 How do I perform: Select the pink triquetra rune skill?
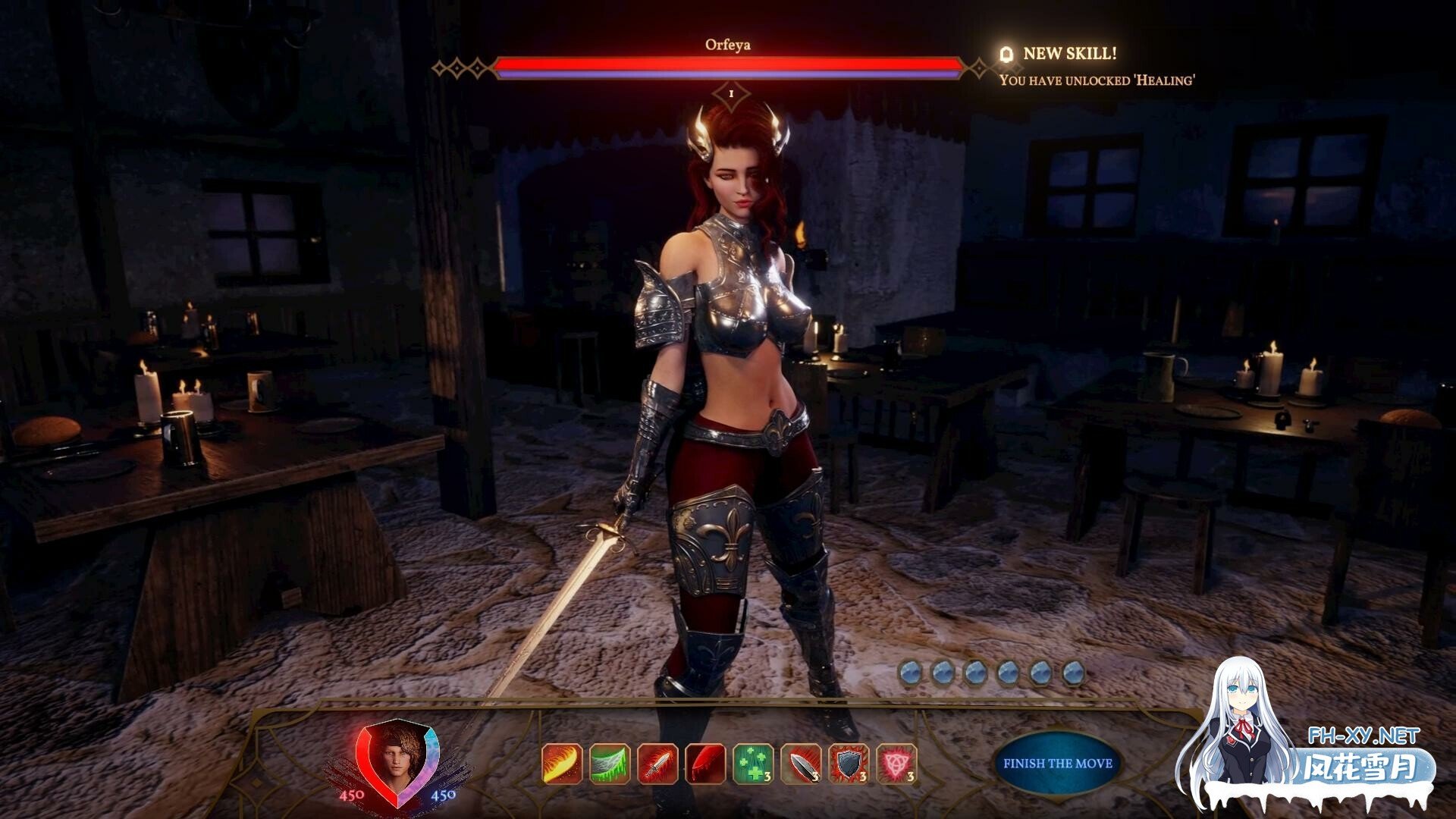(896, 764)
